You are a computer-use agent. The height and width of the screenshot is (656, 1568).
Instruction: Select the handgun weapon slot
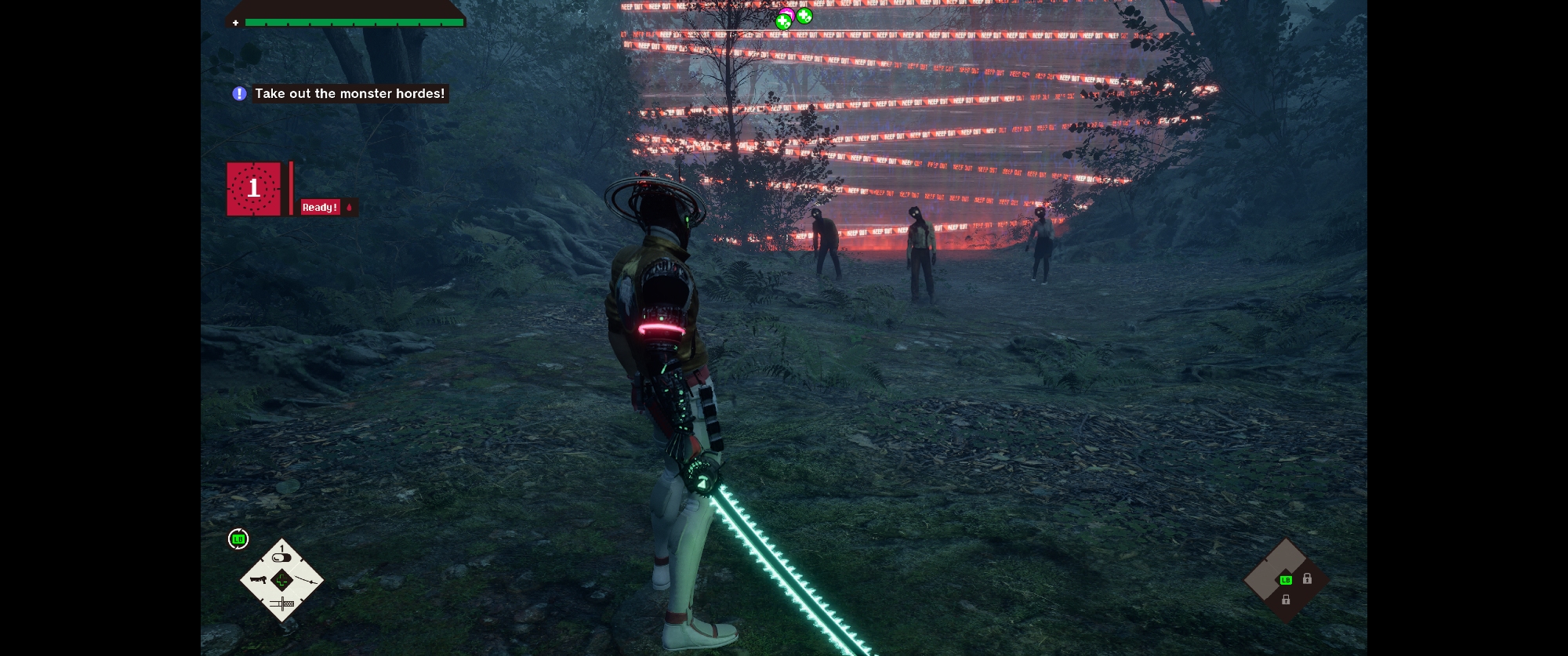pos(258,581)
